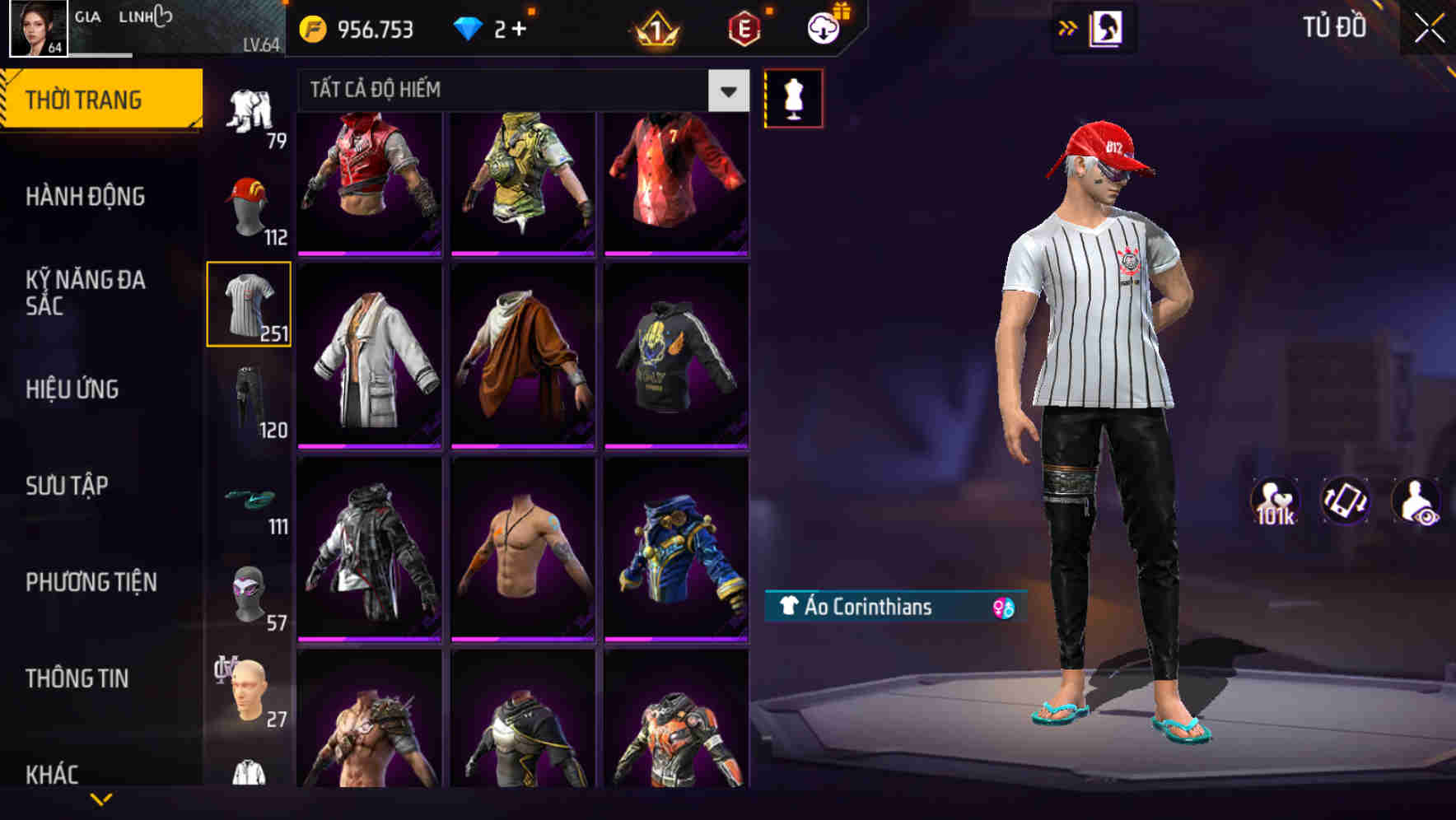Switch to the HÀNH ĐỘNG tab
Screen dimensions: 1456x820
tap(86, 196)
